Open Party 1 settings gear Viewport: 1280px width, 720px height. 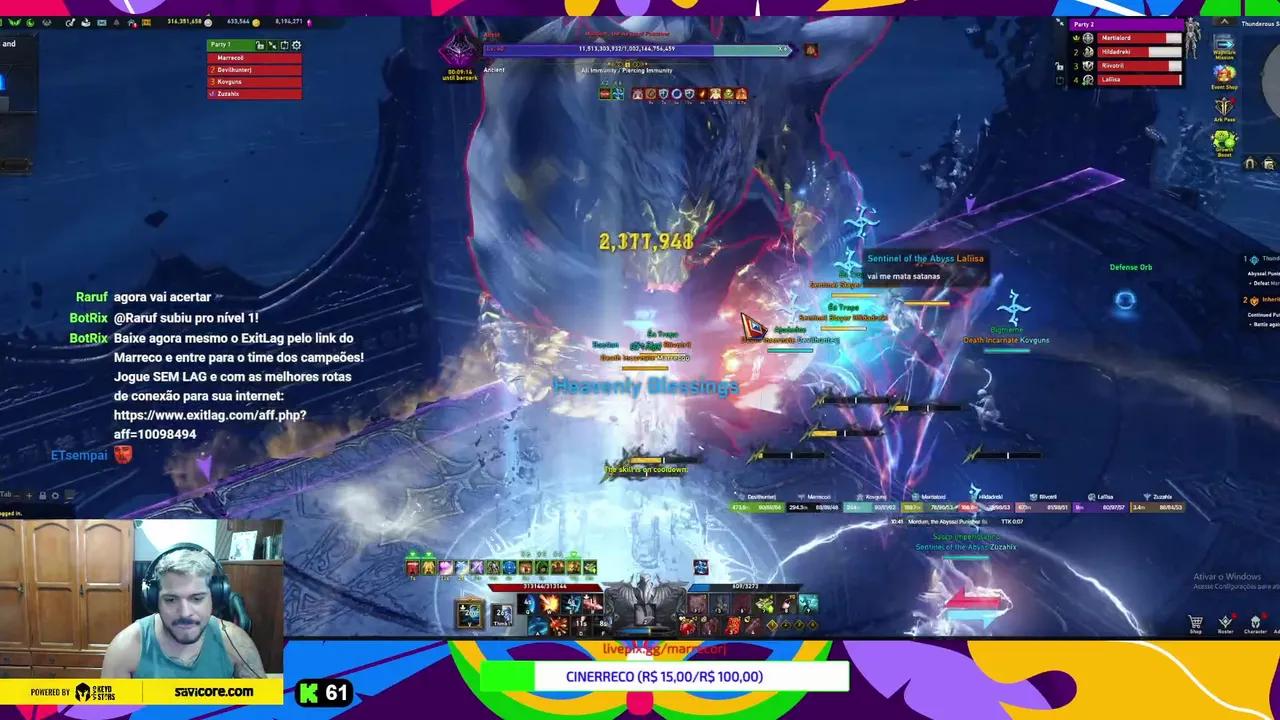click(295, 45)
